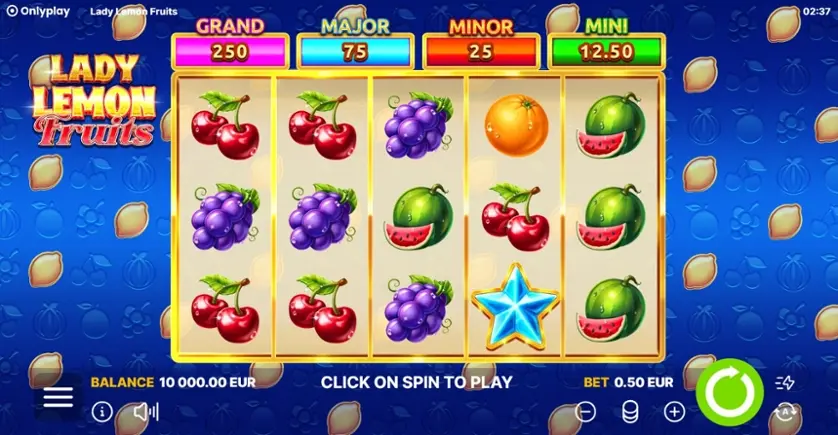
Task: Decrease the bet with the minus button
Action: pos(586,411)
